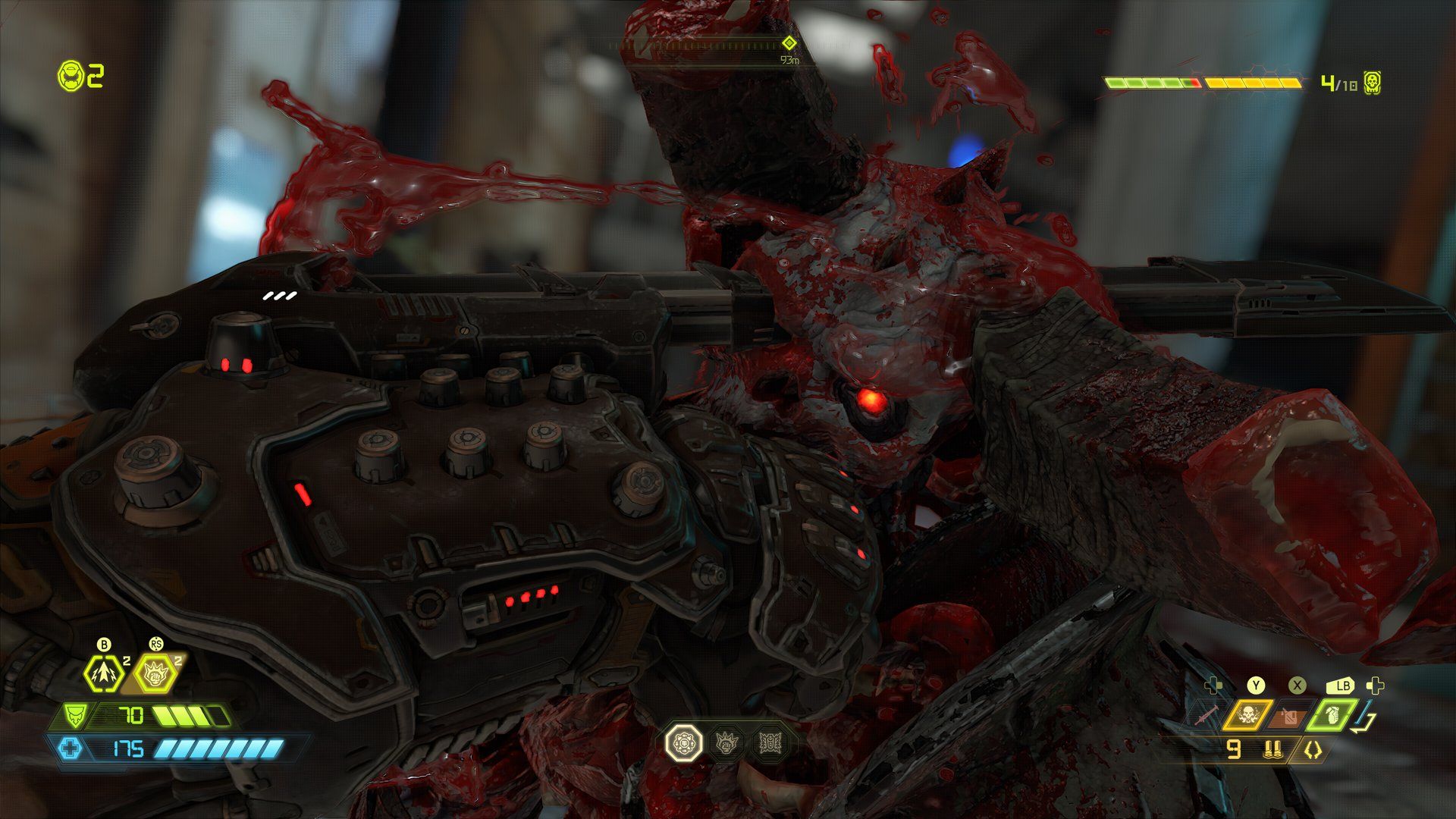Select the weapon mod claw icon
The height and width of the screenshot is (819, 1456).
pos(1313,750)
